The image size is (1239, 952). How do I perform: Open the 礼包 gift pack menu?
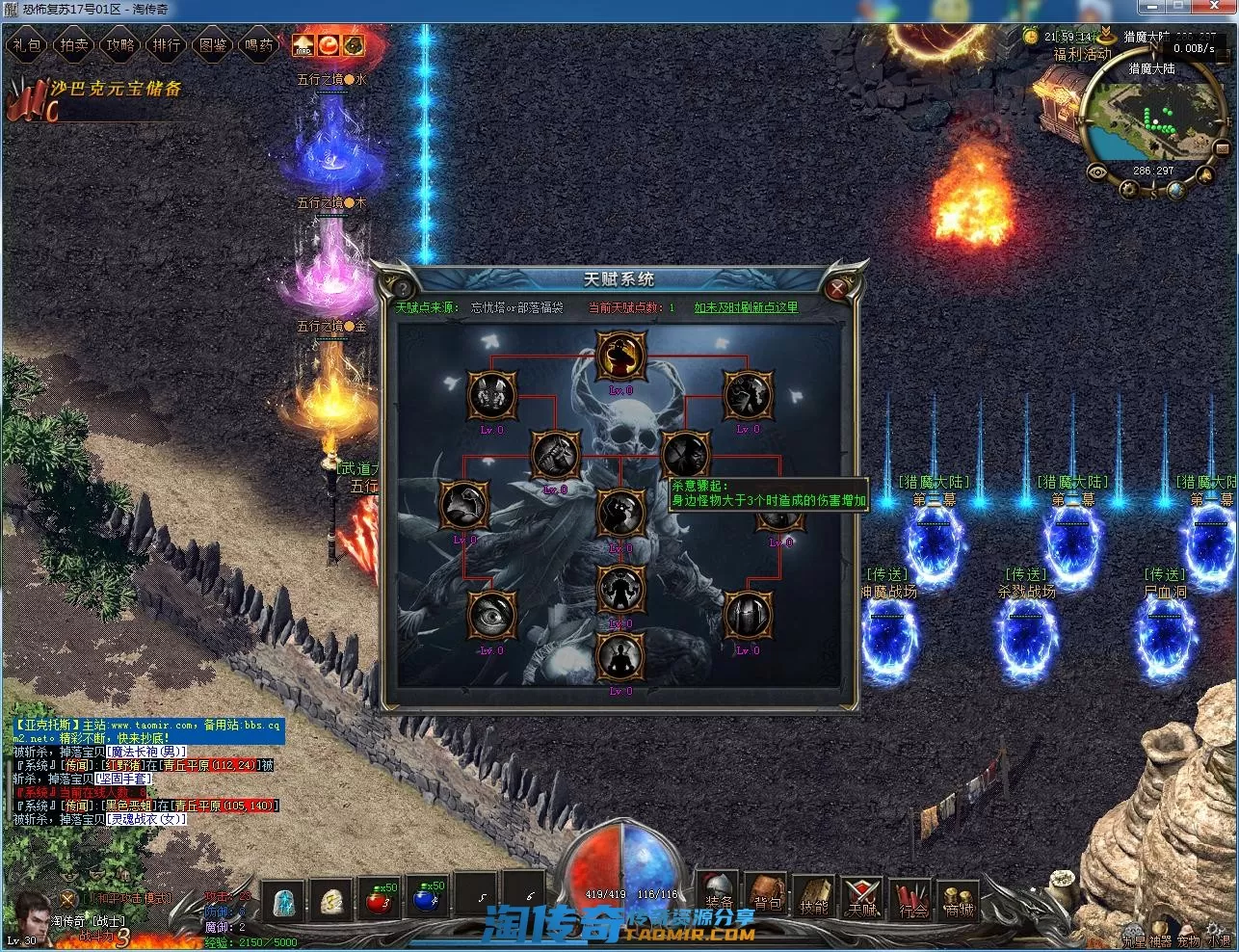(x=27, y=45)
